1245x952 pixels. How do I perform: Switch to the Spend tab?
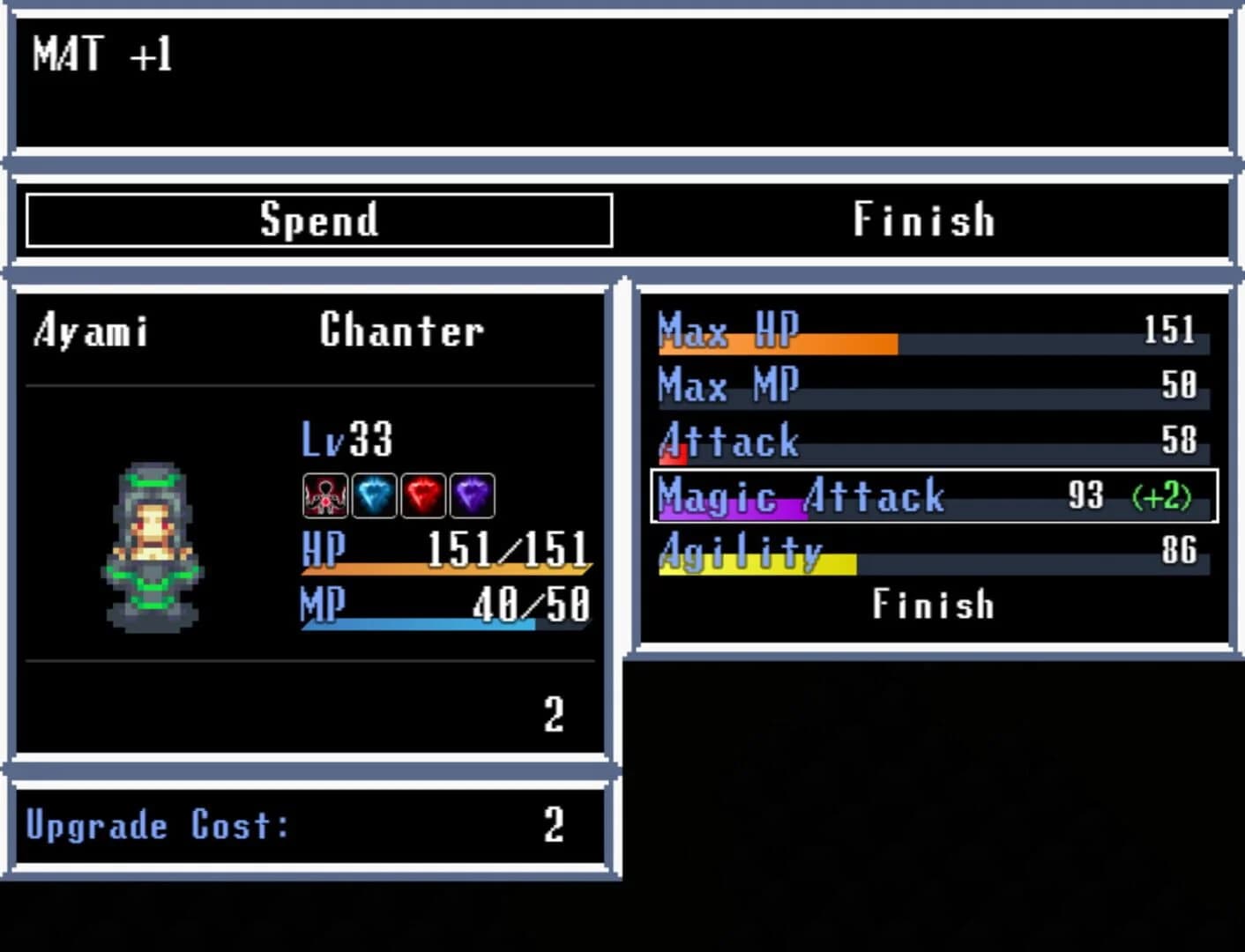[x=320, y=219]
